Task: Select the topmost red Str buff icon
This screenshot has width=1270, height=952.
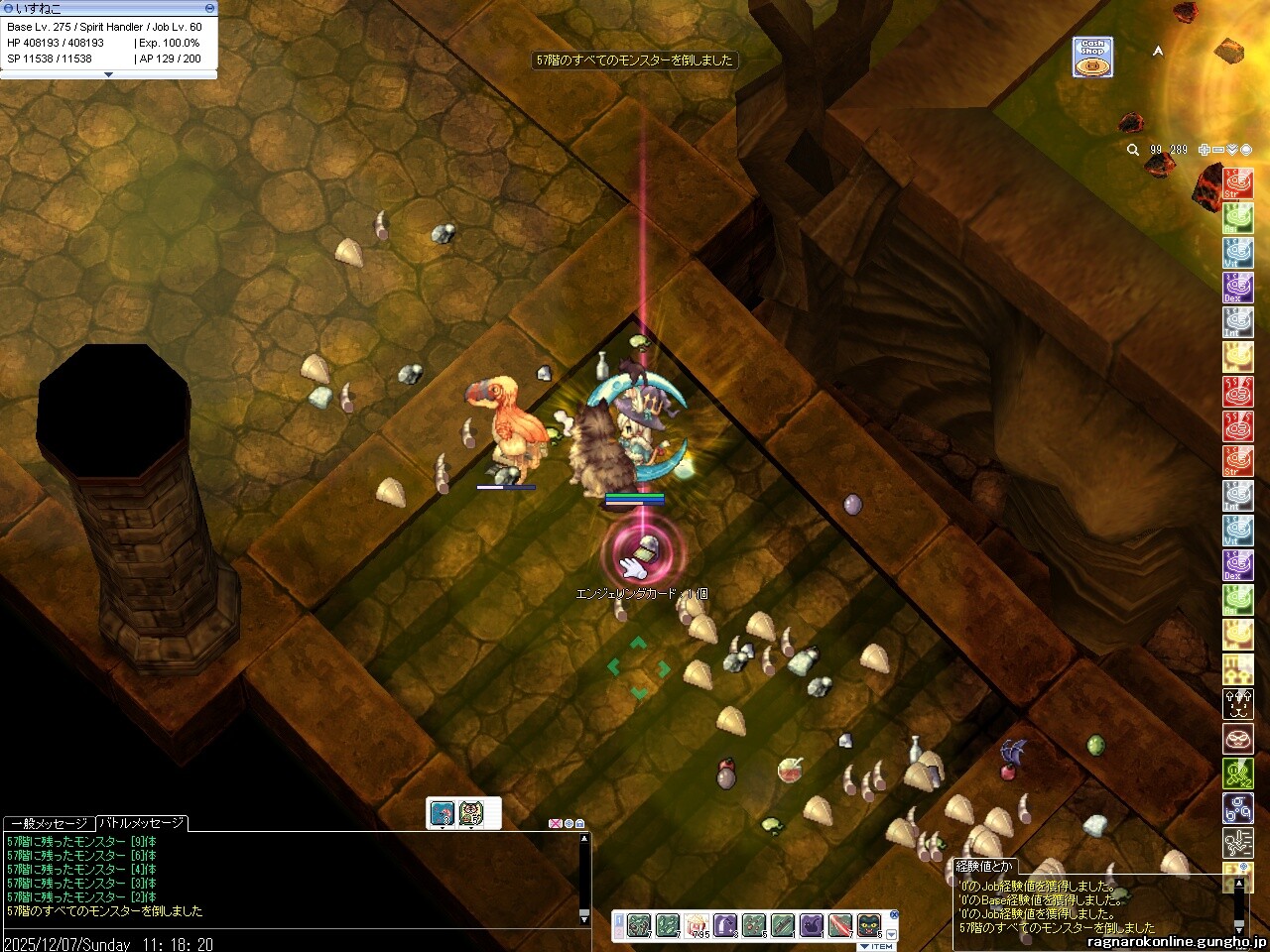Action: tap(1237, 184)
